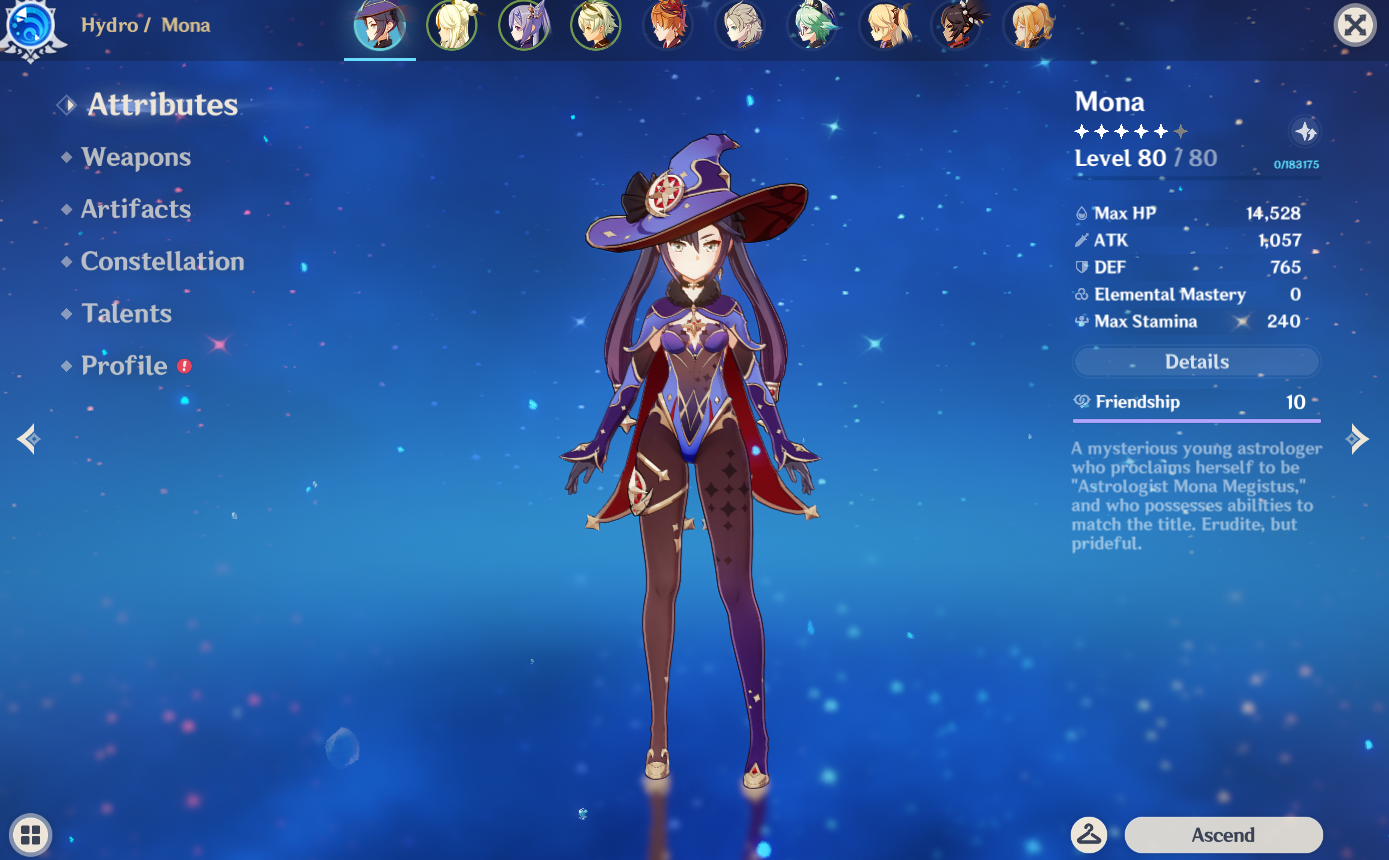Close the character screen with the X
The width and height of the screenshot is (1389, 860).
click(x=1355, y=25)
